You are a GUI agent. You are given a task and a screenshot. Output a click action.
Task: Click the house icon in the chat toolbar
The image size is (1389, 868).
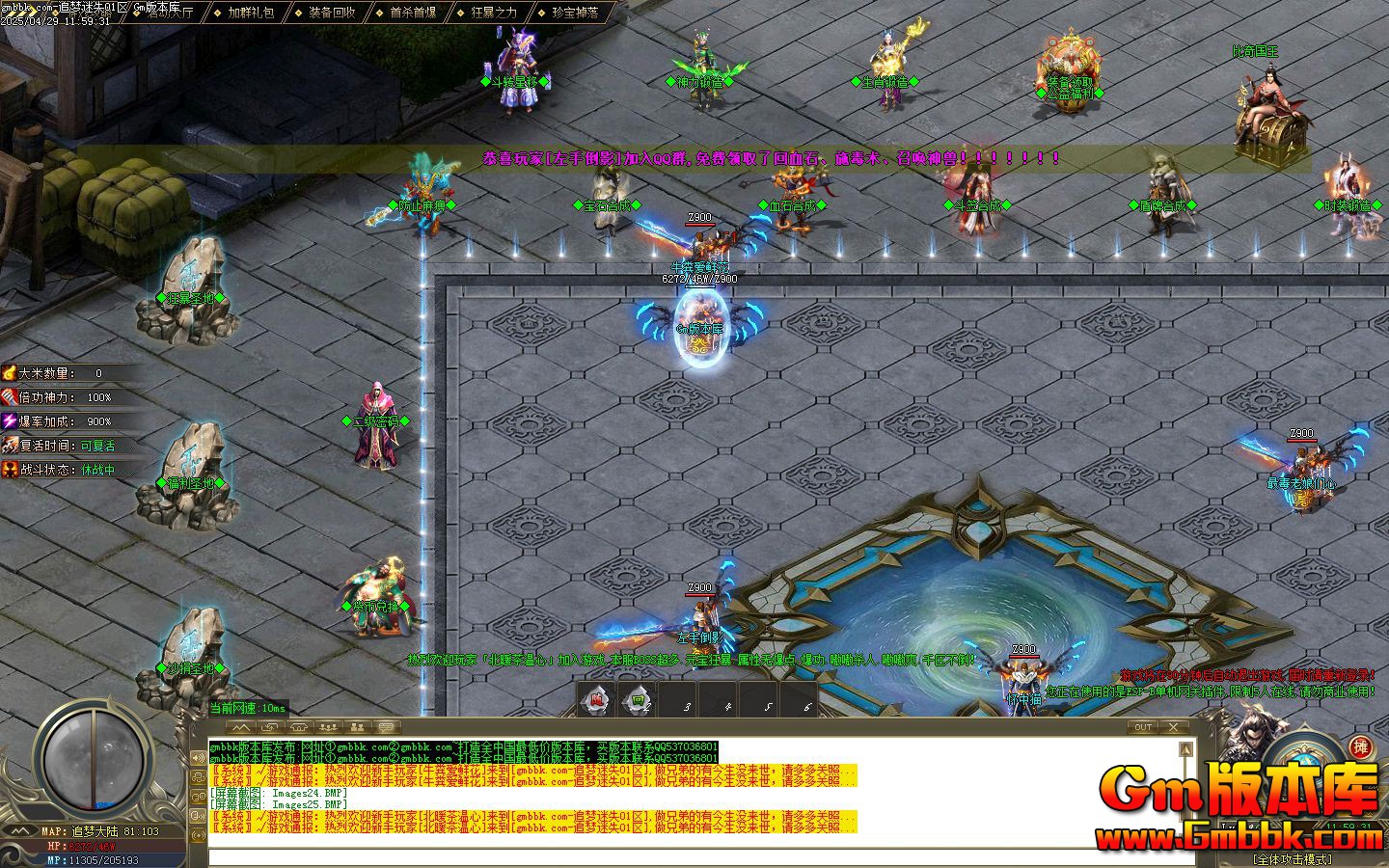(298, 728)
